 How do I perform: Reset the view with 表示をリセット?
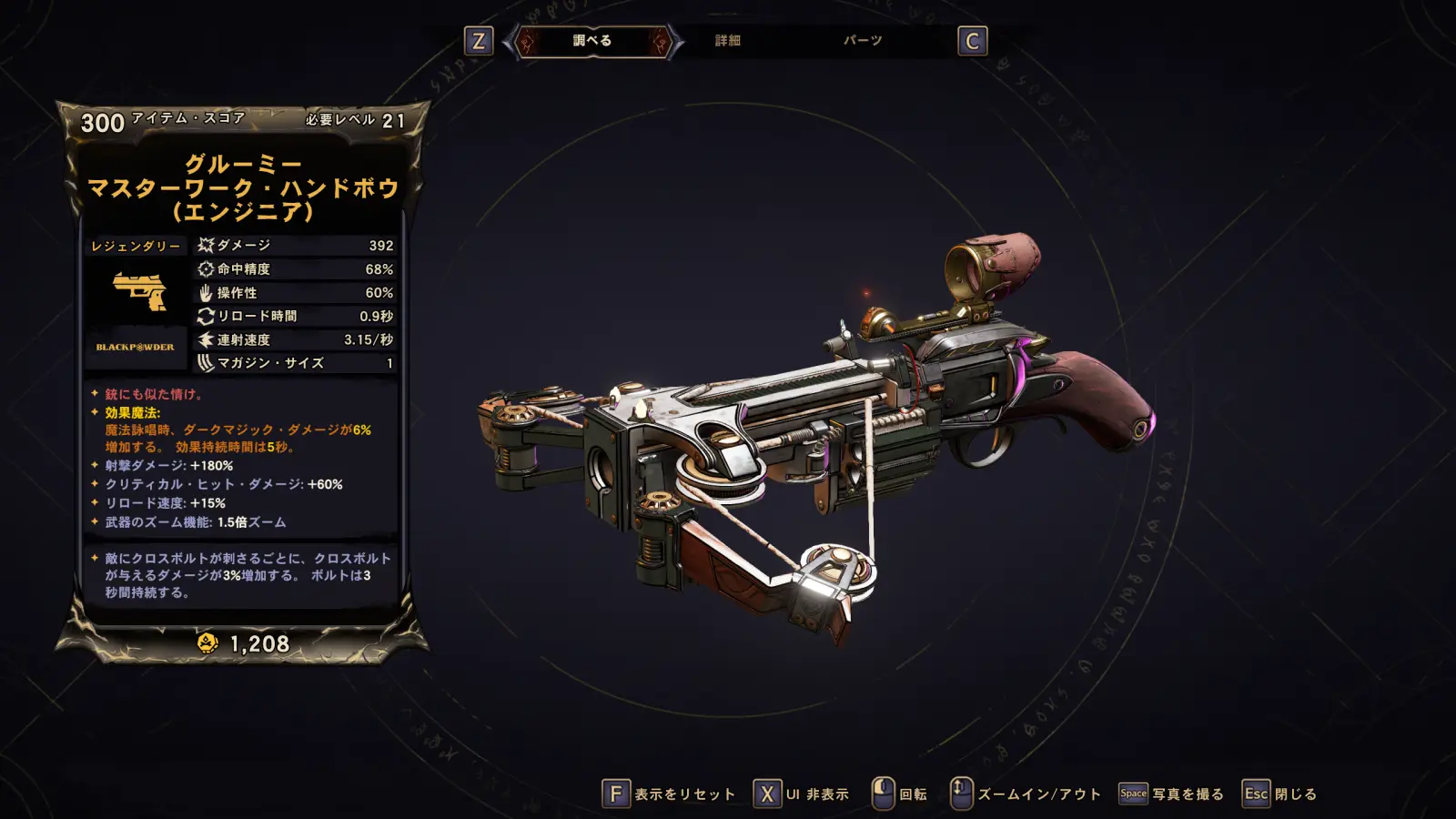click(669, 794)
